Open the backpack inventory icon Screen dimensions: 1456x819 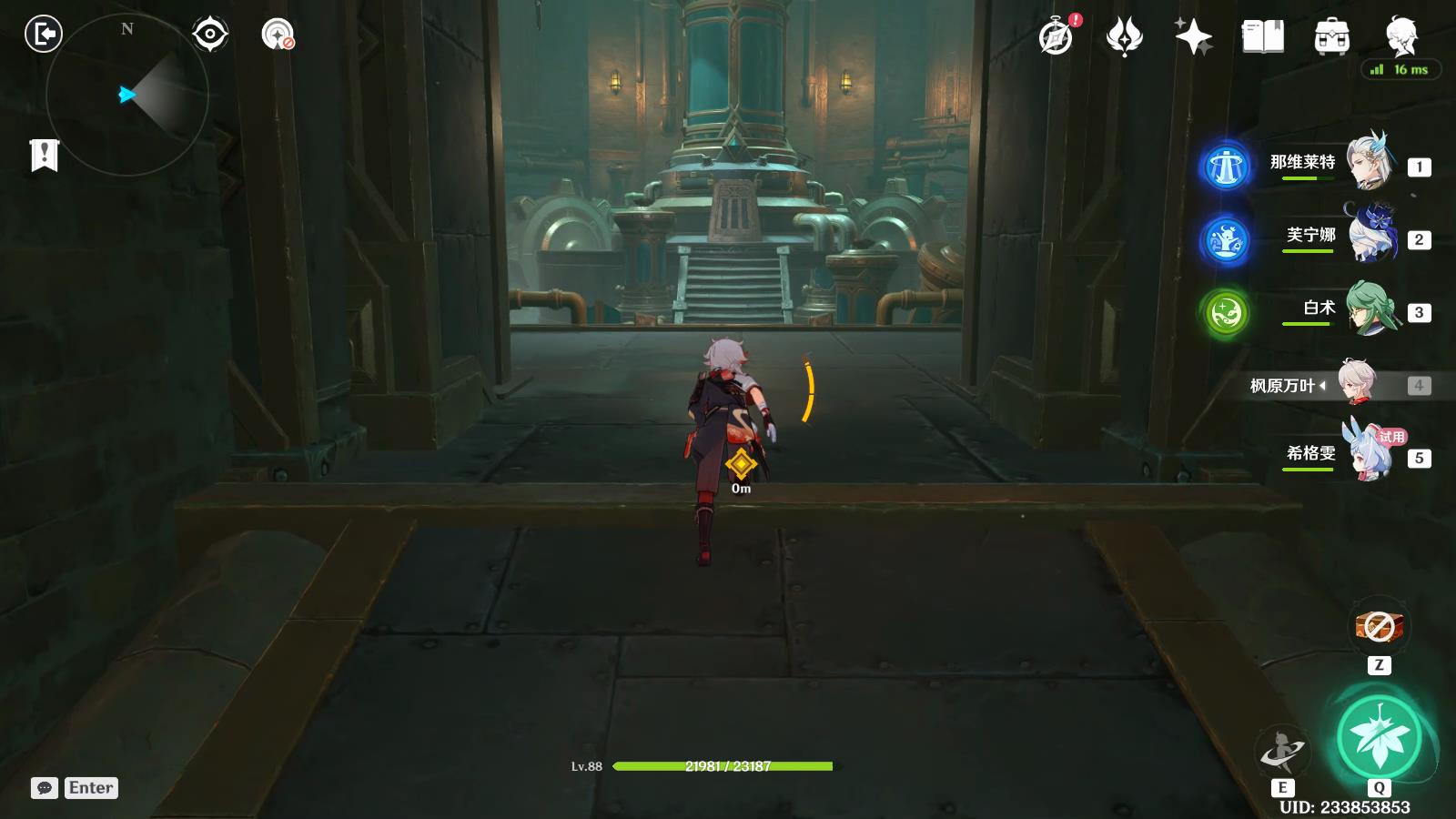pos(1331,37)
